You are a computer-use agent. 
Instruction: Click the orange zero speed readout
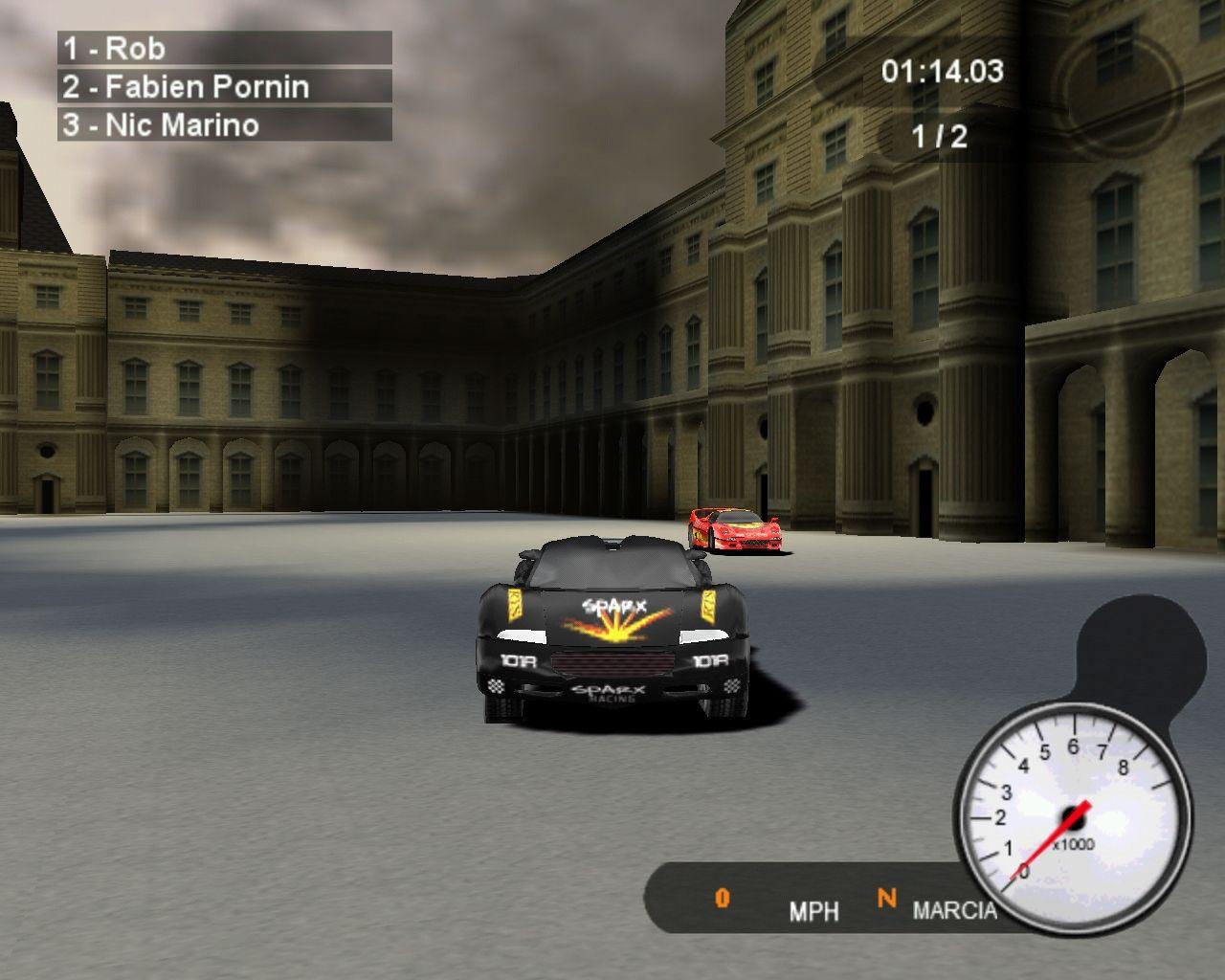pyautogui.click(x=721, y=898)
